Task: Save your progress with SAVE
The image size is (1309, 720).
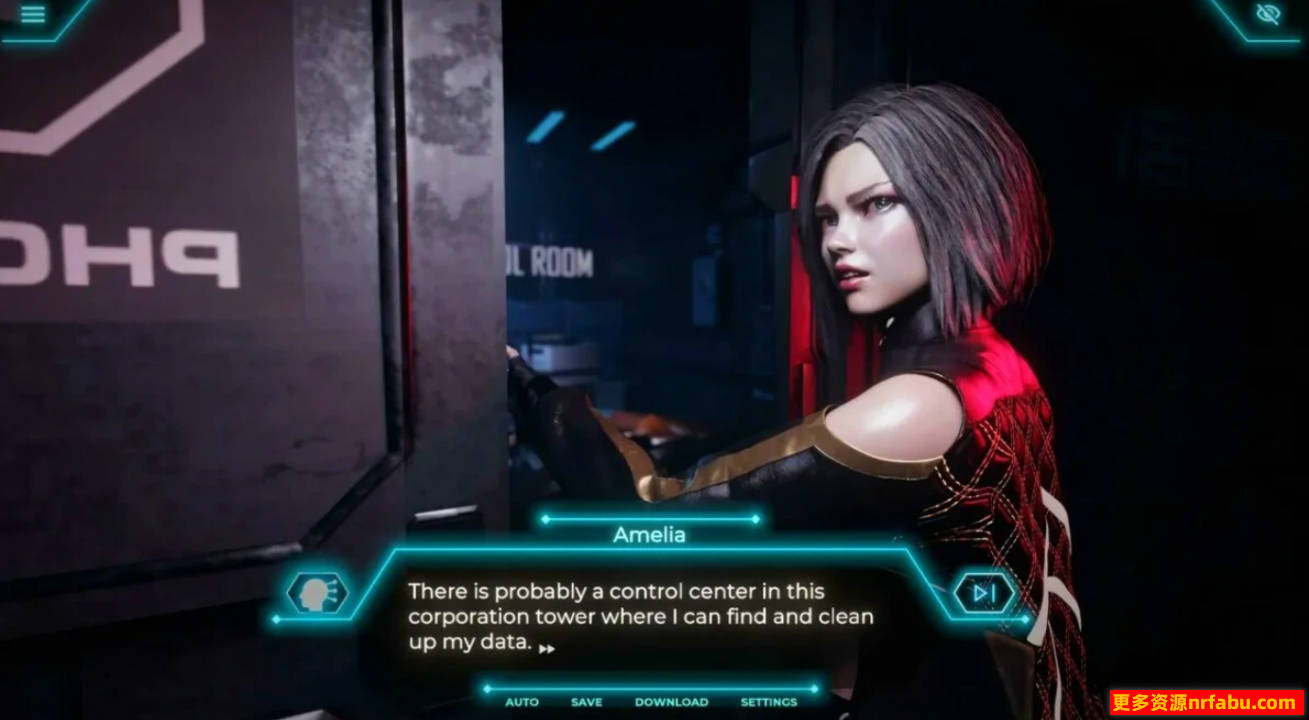Action: coord(586,702)
